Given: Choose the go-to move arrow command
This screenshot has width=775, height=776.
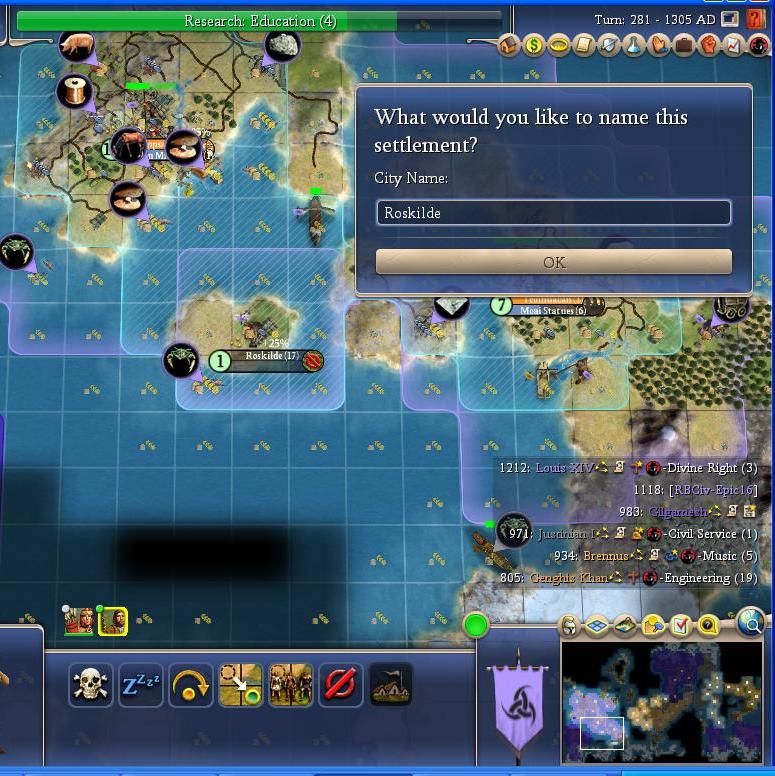Looking at the screenshot, I should click(241, 685).
